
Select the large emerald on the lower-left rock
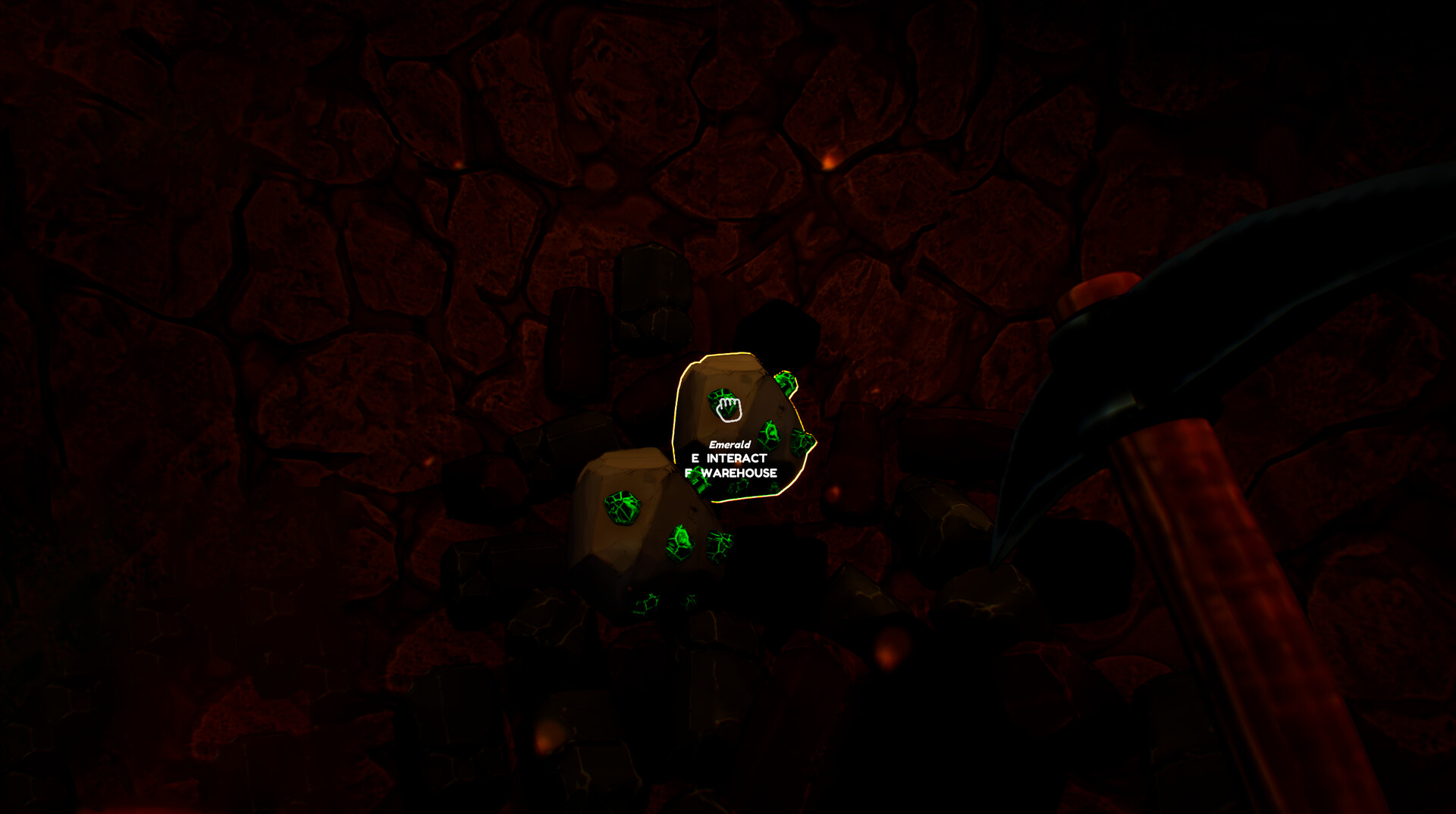(x=624, y=509)
